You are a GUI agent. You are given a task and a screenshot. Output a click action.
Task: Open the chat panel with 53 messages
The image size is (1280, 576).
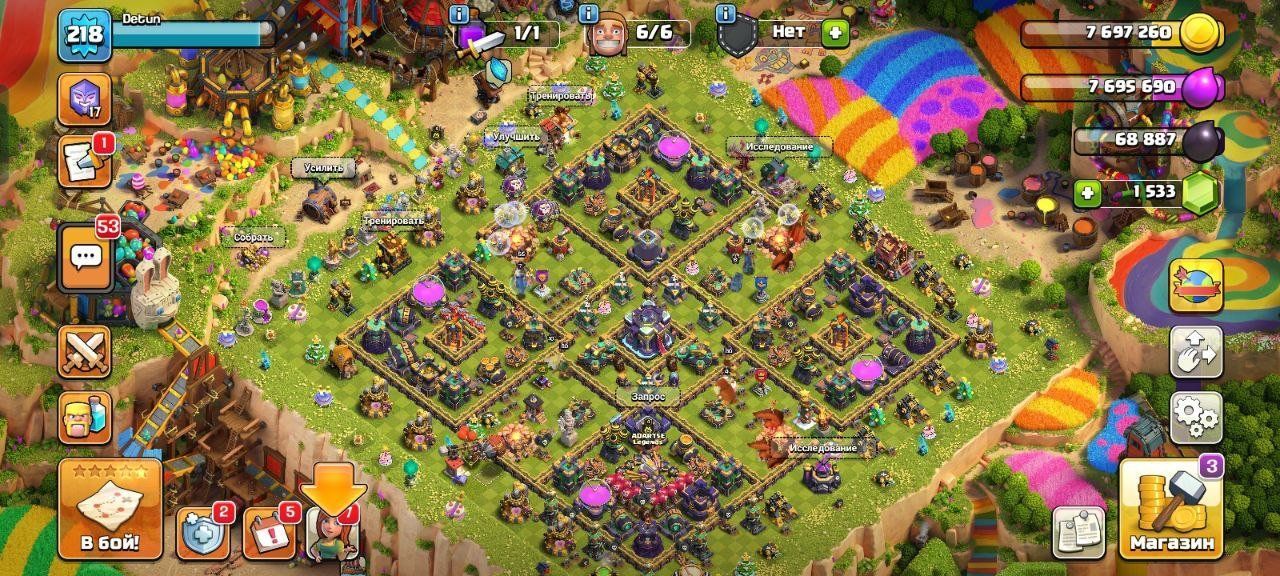point(86,257)
